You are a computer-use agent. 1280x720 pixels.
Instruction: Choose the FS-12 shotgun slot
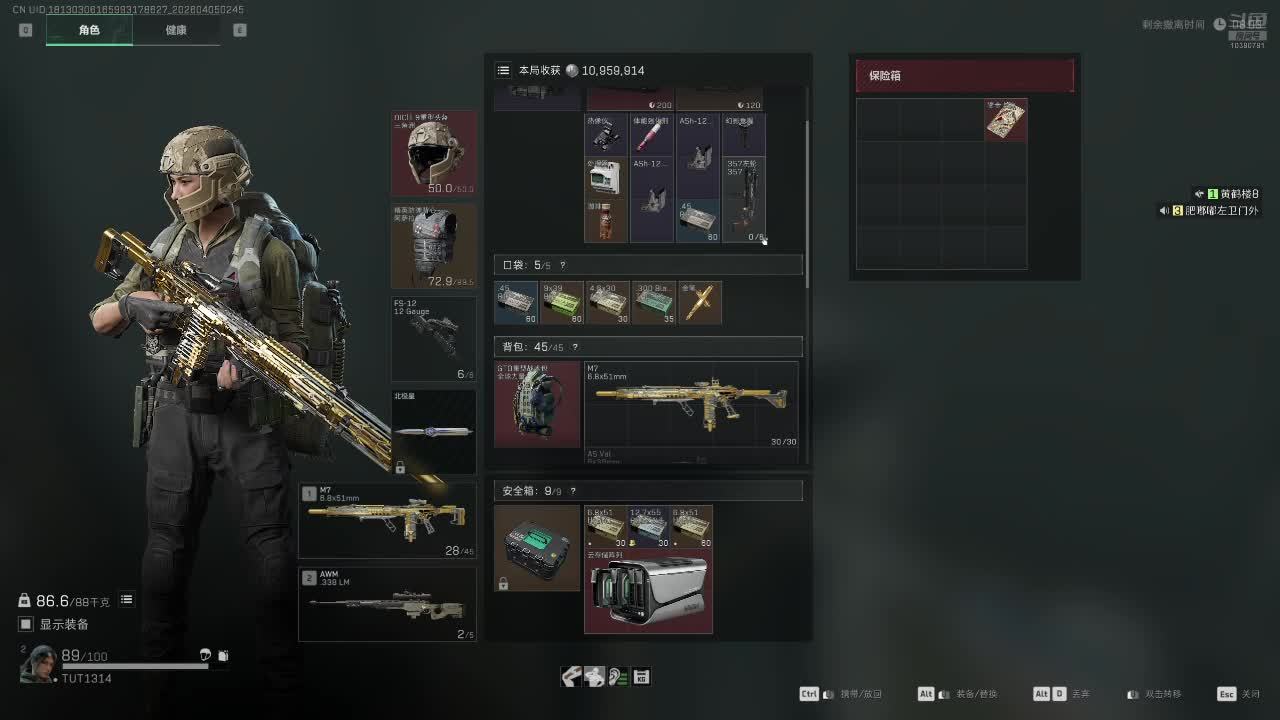pyautogui.click(x=434, y=339)
